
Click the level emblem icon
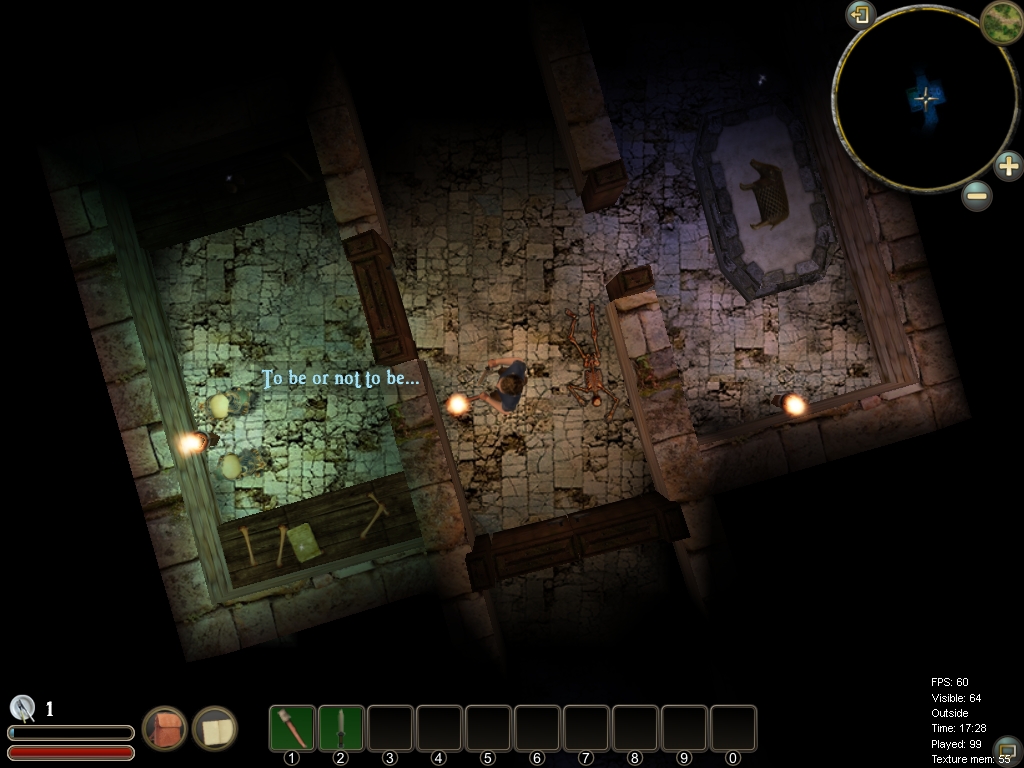tap(23, 708)
